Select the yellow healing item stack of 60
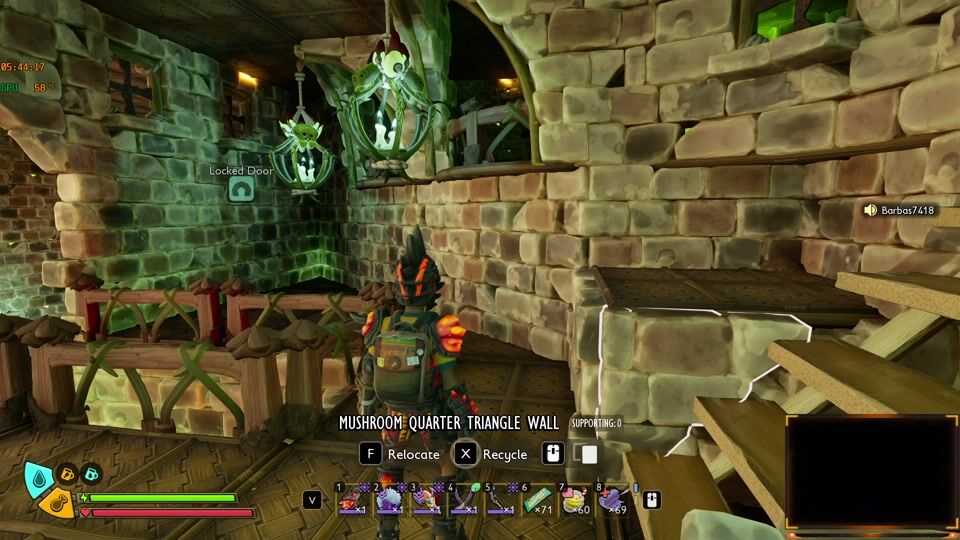This screenshot has width=960, height=540. 575,500
